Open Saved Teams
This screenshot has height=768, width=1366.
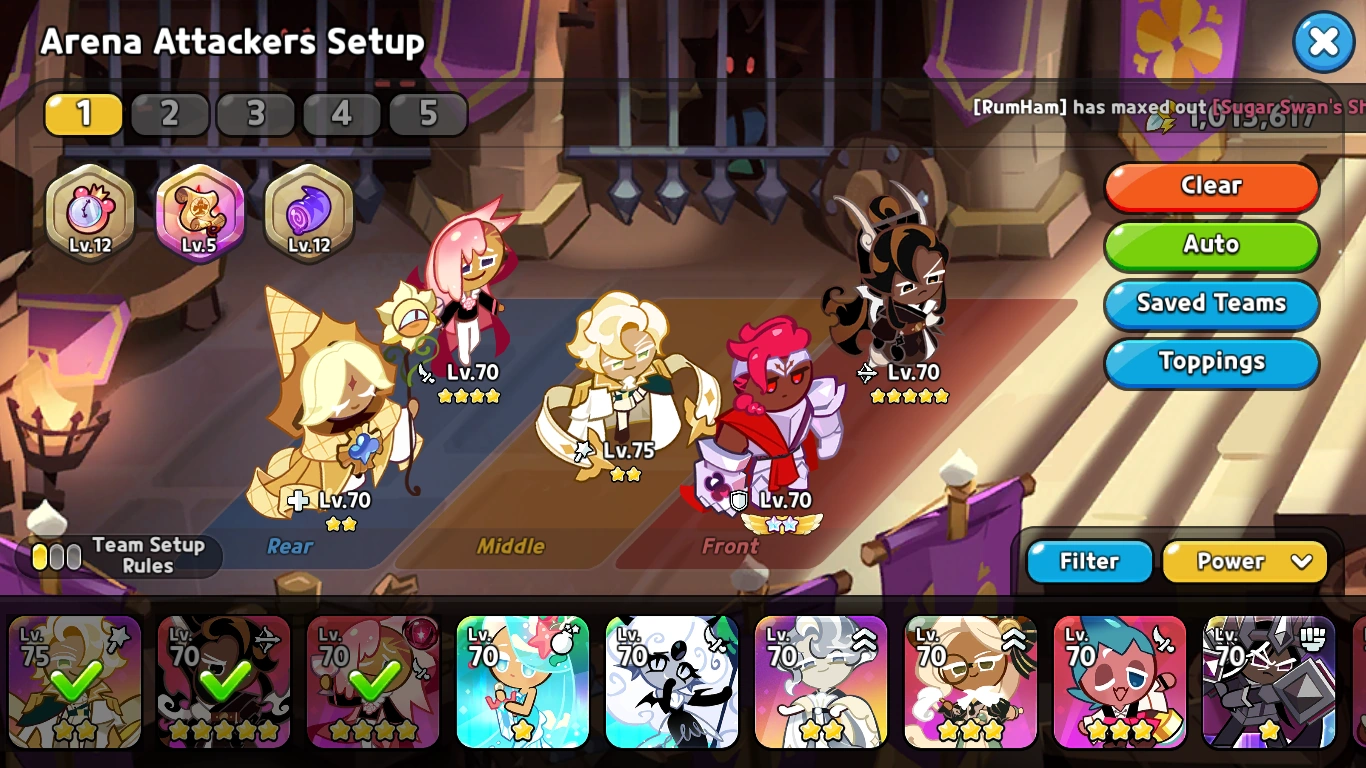(x=1211, y=303)
